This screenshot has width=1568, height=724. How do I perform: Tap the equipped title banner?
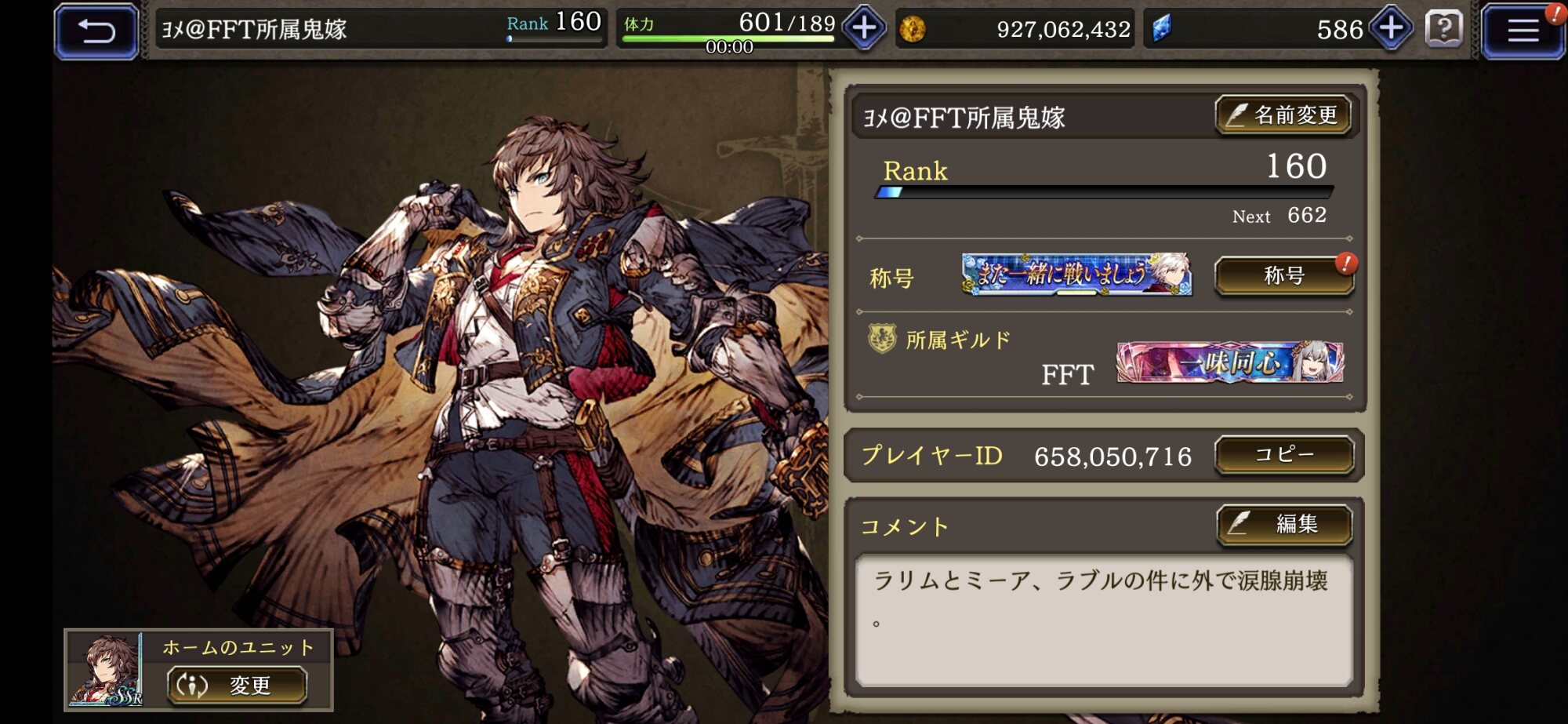click(1076, 275)
